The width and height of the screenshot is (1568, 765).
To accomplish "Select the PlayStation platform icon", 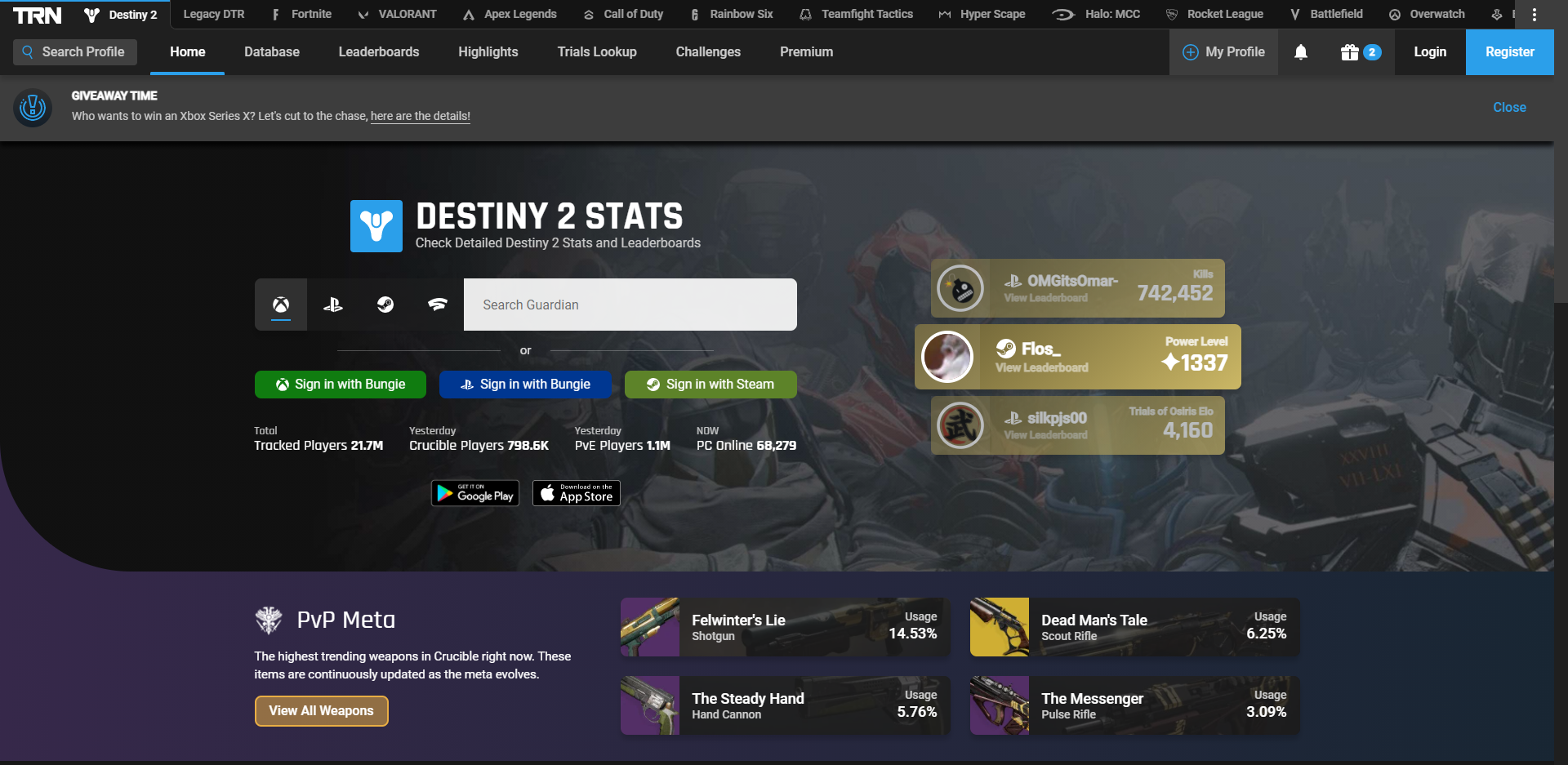I will [333, 305].
